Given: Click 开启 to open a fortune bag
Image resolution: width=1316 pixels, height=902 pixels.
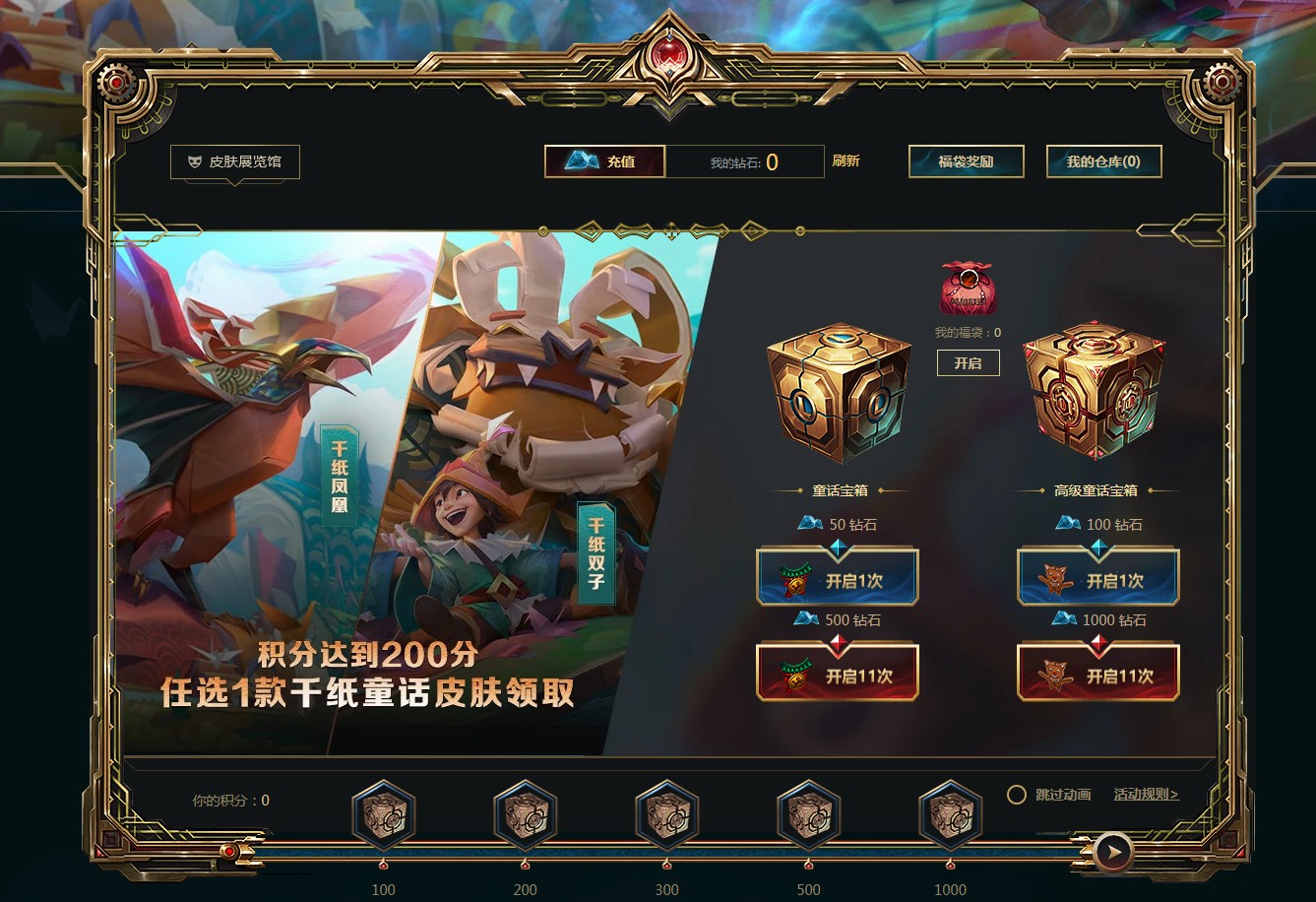Looking at the screenshot, I should click(968, 362).
